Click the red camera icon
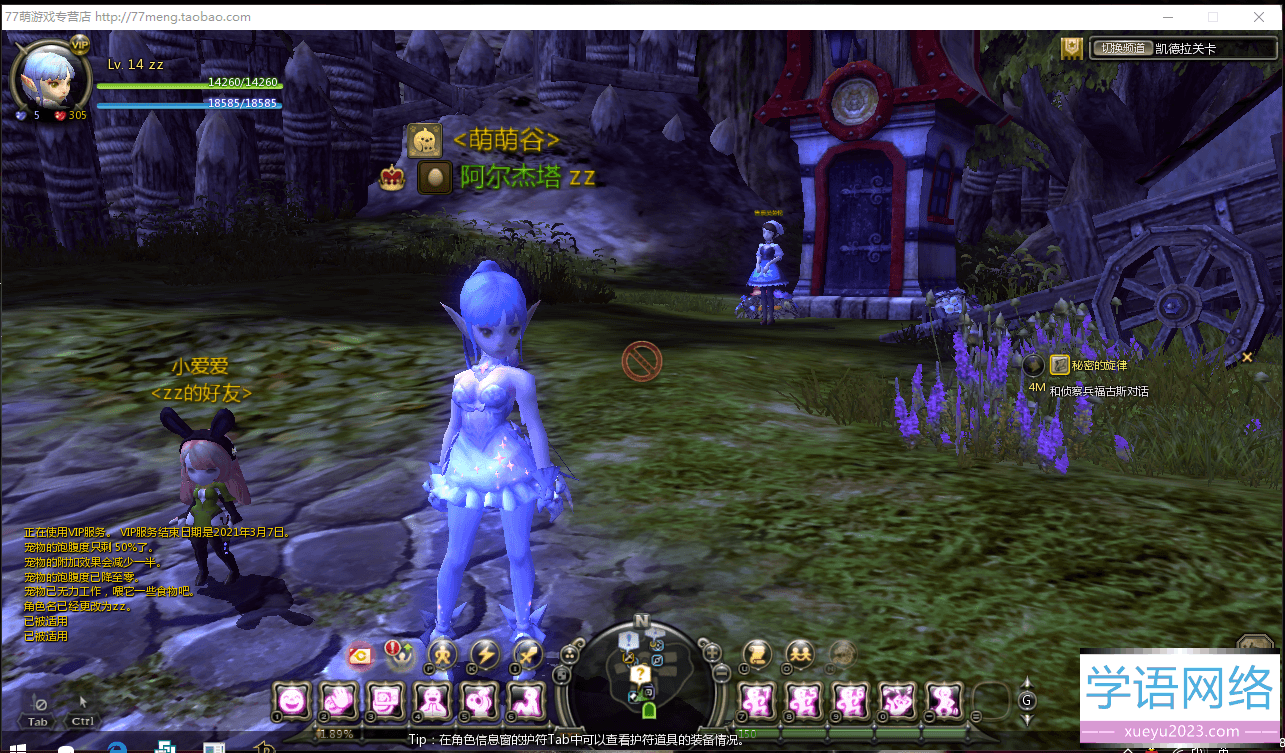 tap(360, 655)
